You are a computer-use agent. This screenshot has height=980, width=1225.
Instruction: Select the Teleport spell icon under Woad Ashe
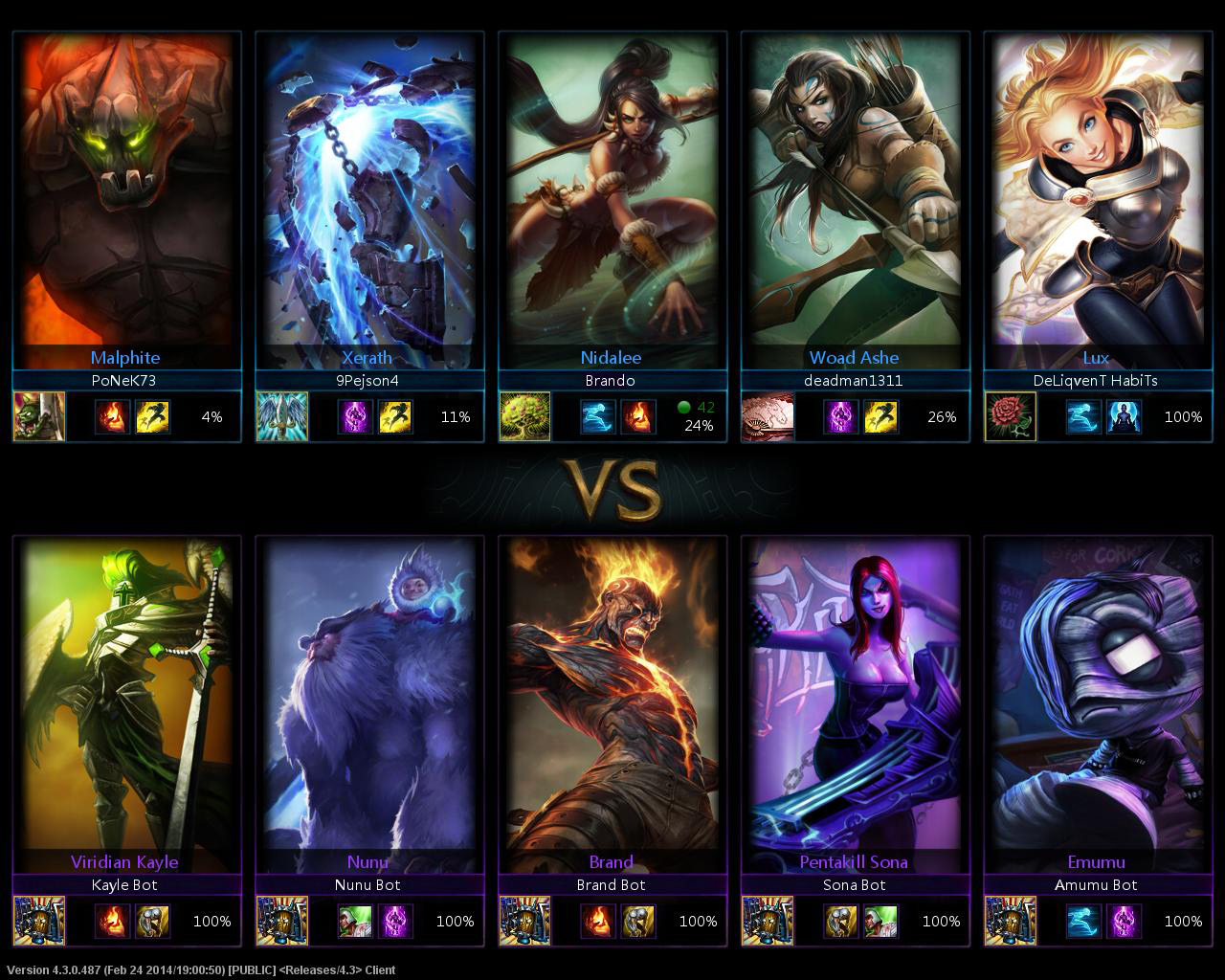click(841, 416)
